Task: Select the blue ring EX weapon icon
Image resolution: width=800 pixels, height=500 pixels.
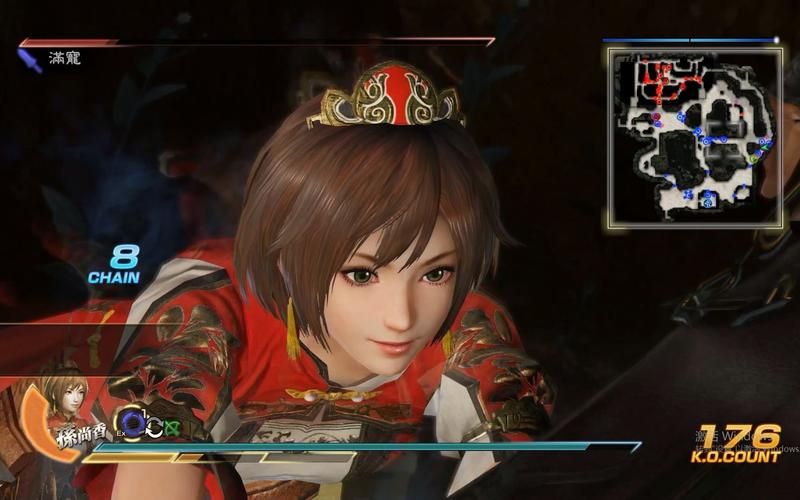Action: (x=131, y=424)
